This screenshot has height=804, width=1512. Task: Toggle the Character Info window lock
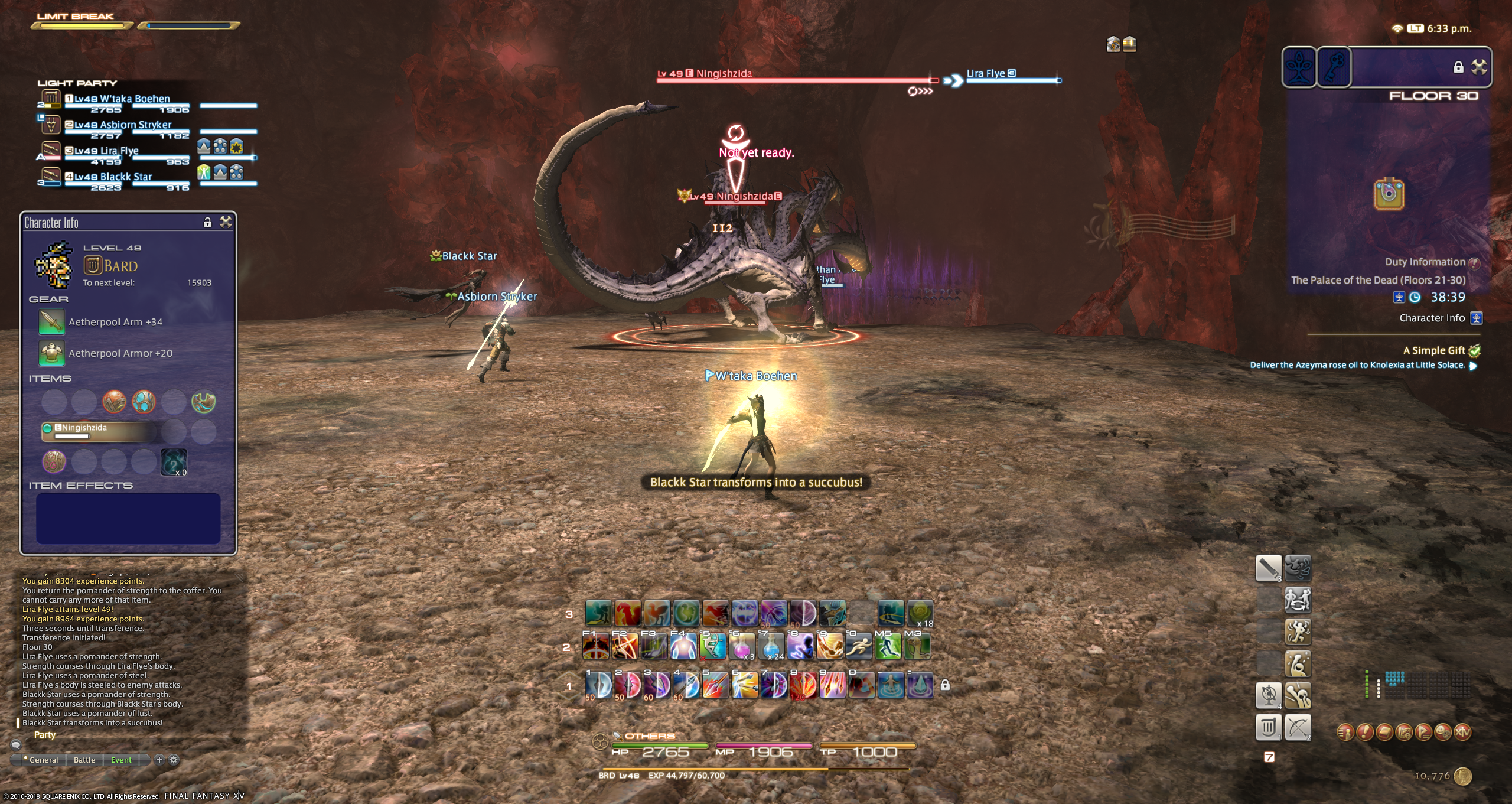(x=207, y=222)
